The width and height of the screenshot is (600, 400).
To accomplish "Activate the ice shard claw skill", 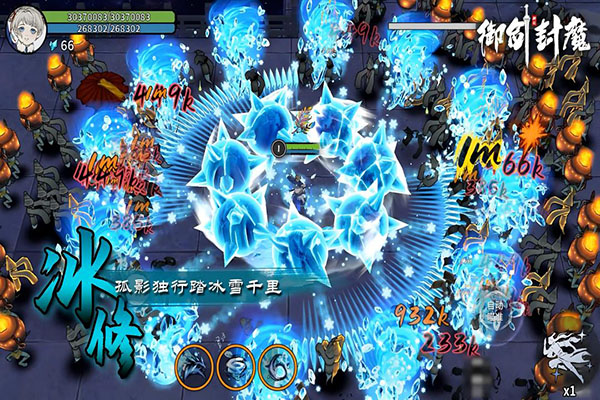I will (x=194, y=366).
